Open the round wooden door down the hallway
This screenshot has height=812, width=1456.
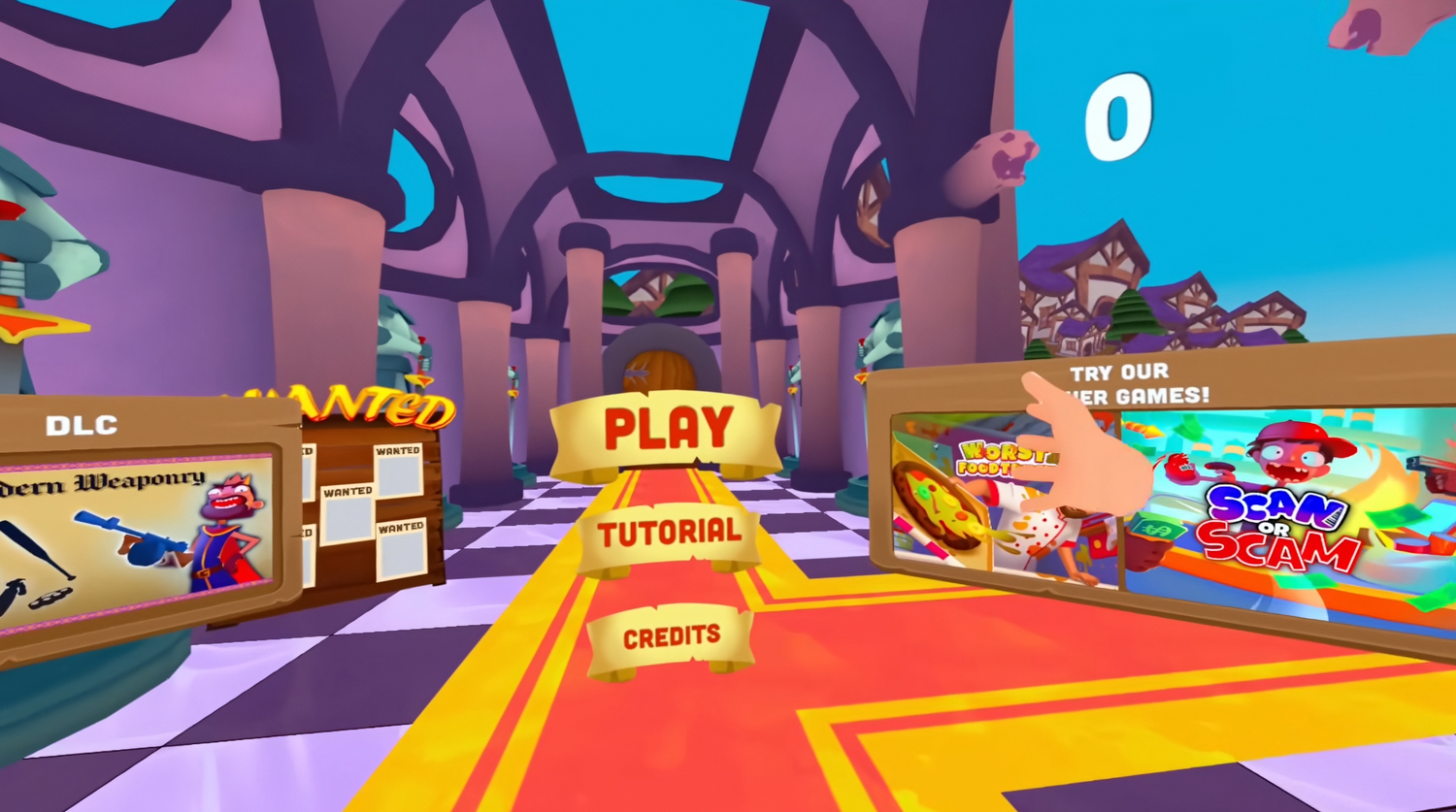pyautogui.click(x=668, y=374)
